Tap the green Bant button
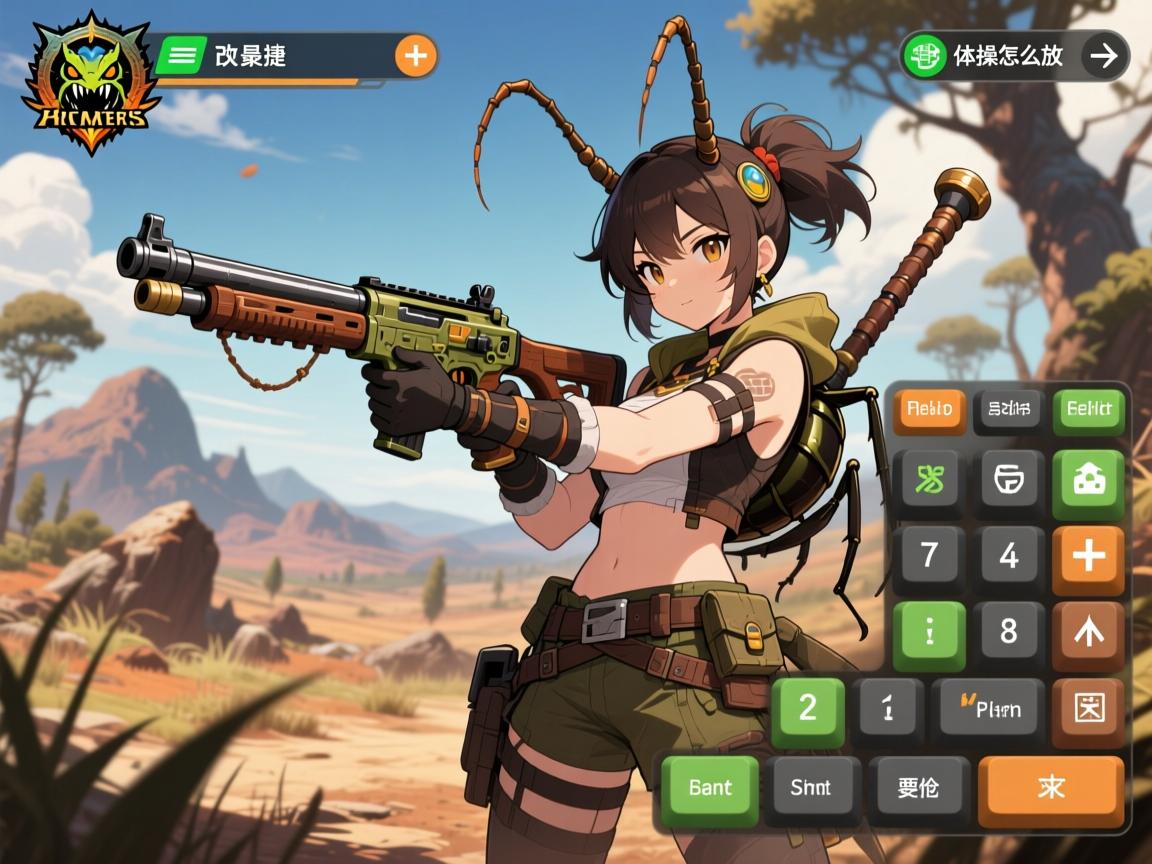 [710, 789]
